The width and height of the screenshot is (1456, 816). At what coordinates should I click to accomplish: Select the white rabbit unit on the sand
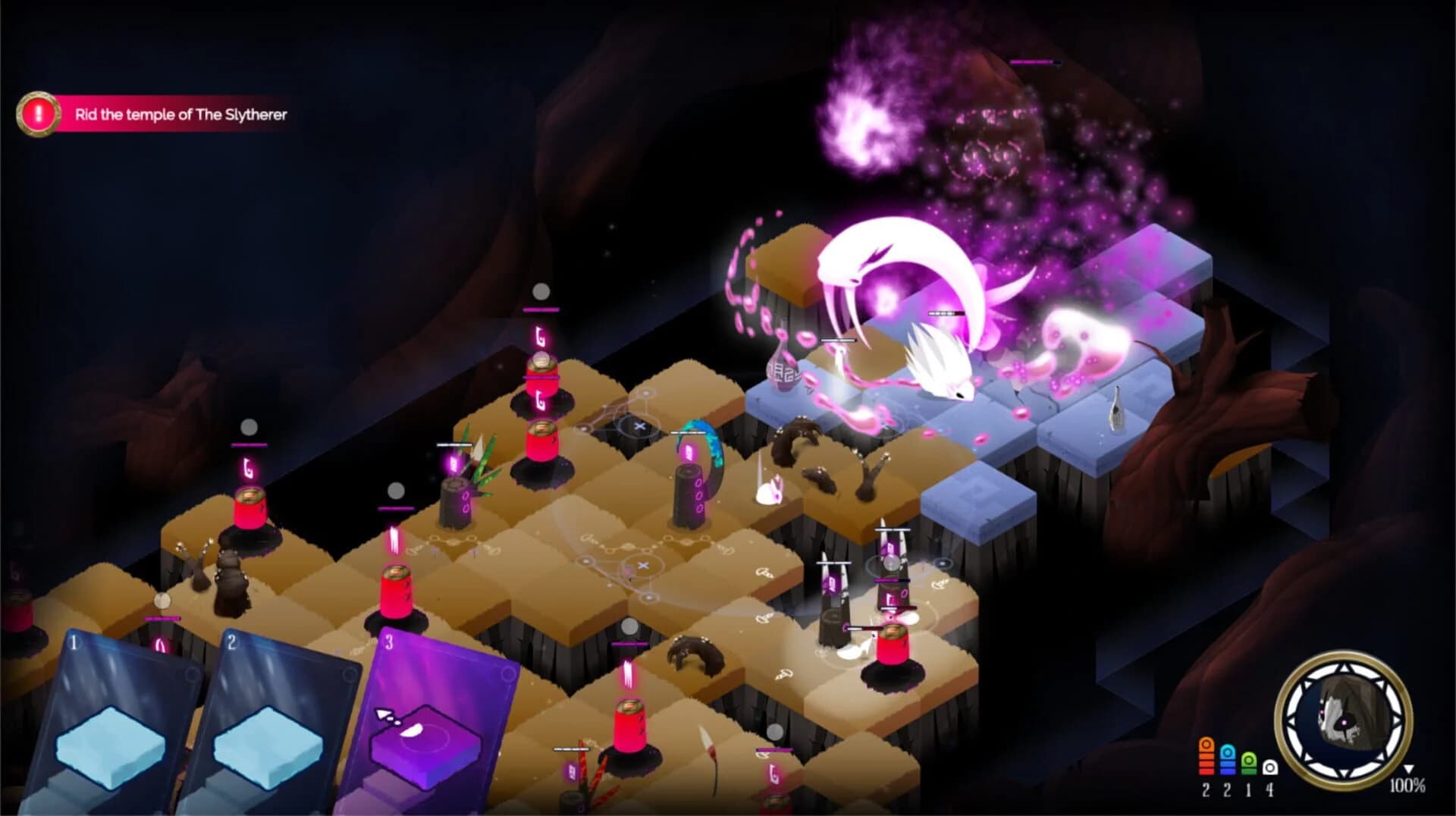pyautogui.click(x=770, y=491)
